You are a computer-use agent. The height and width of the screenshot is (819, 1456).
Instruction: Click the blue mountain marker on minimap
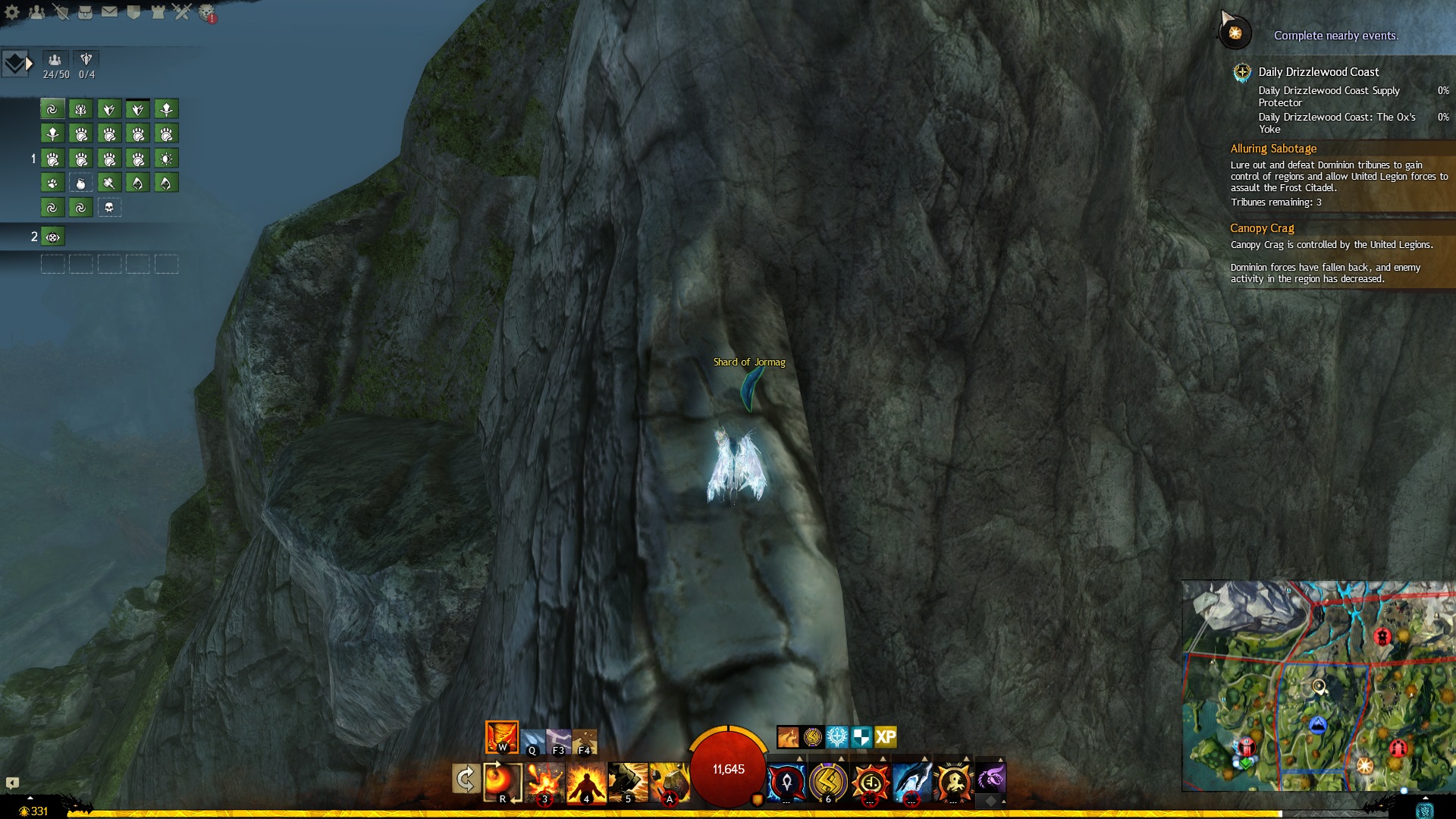tap(1318, 725)
